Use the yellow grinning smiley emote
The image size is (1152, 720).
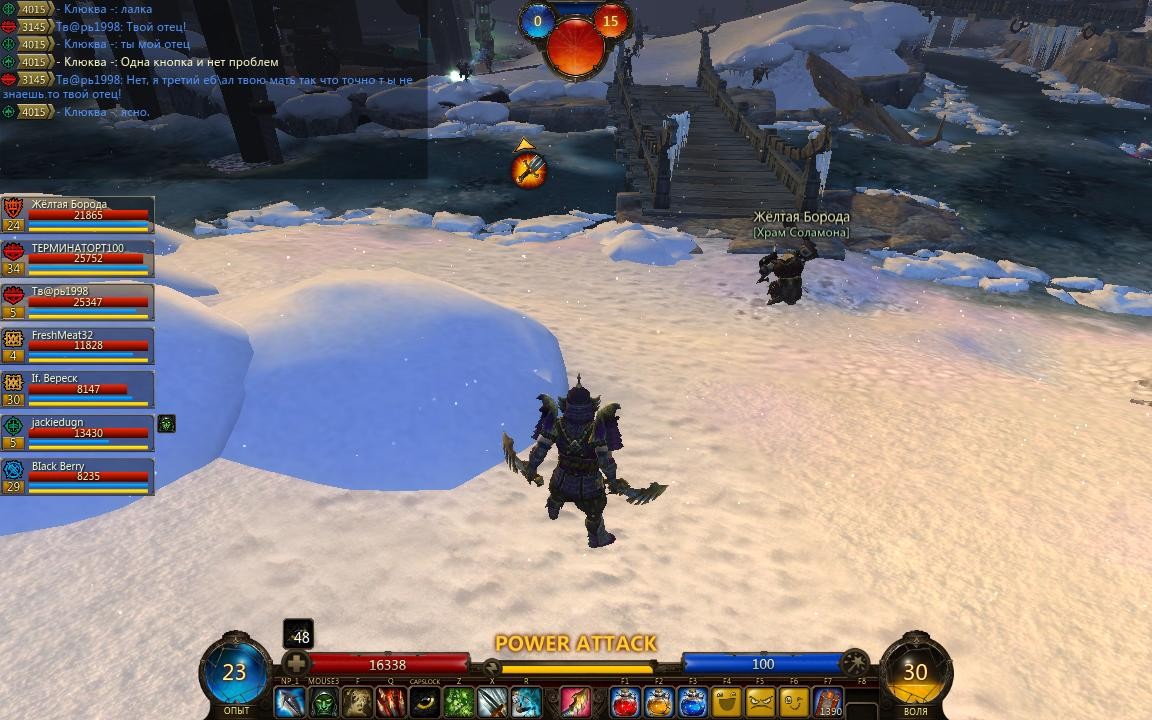pyautogui.click(x=727, y=702)
